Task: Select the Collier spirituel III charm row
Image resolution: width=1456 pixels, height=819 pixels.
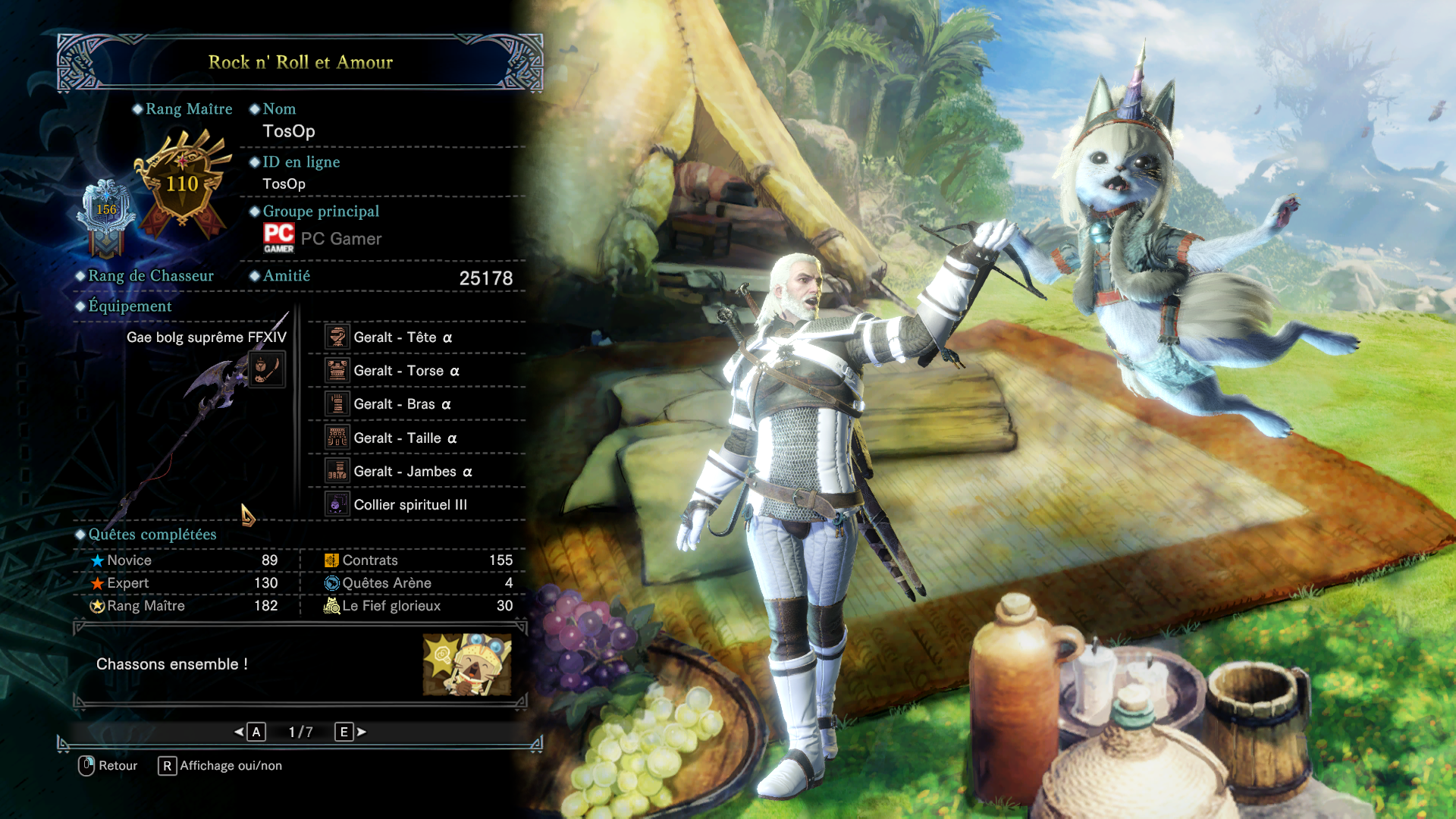Action: coord(416,505)
